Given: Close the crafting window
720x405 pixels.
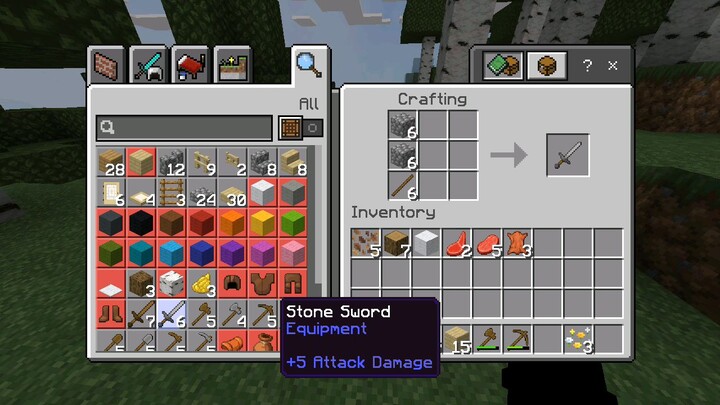Looking at the screenshot, I should (613, 66).
